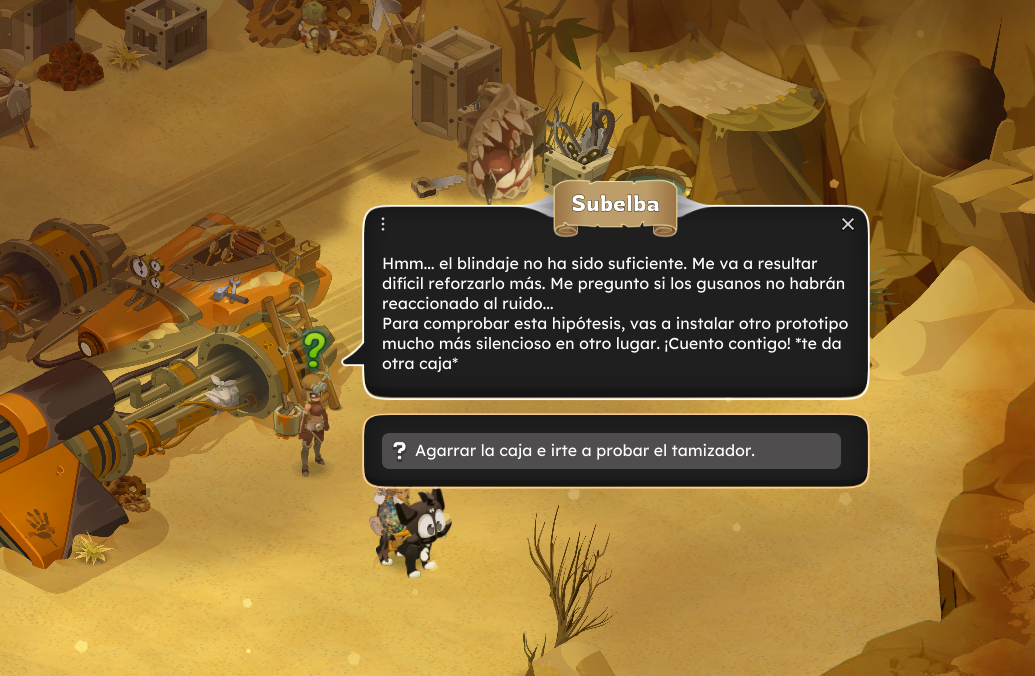The height and width of the screenshot is (676, 1035).
Task: Choose the reply 'Agarrar la caja e irte a probar el tamizador'
Action: (x=611, y=451)
